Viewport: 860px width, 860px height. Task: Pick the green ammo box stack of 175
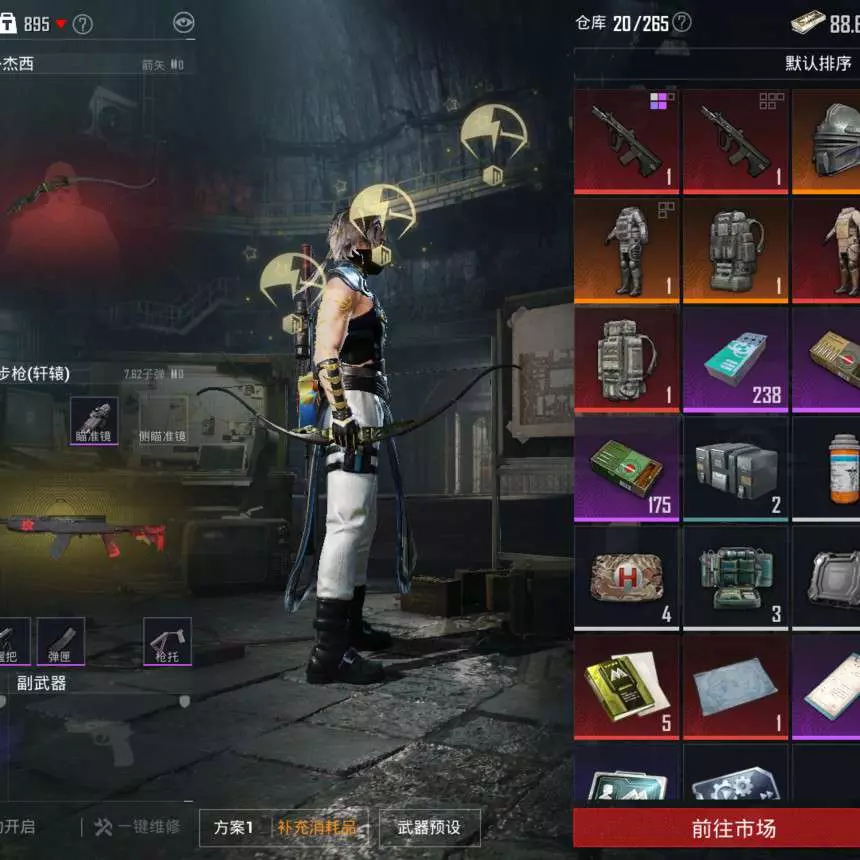(x=626, y=469)
